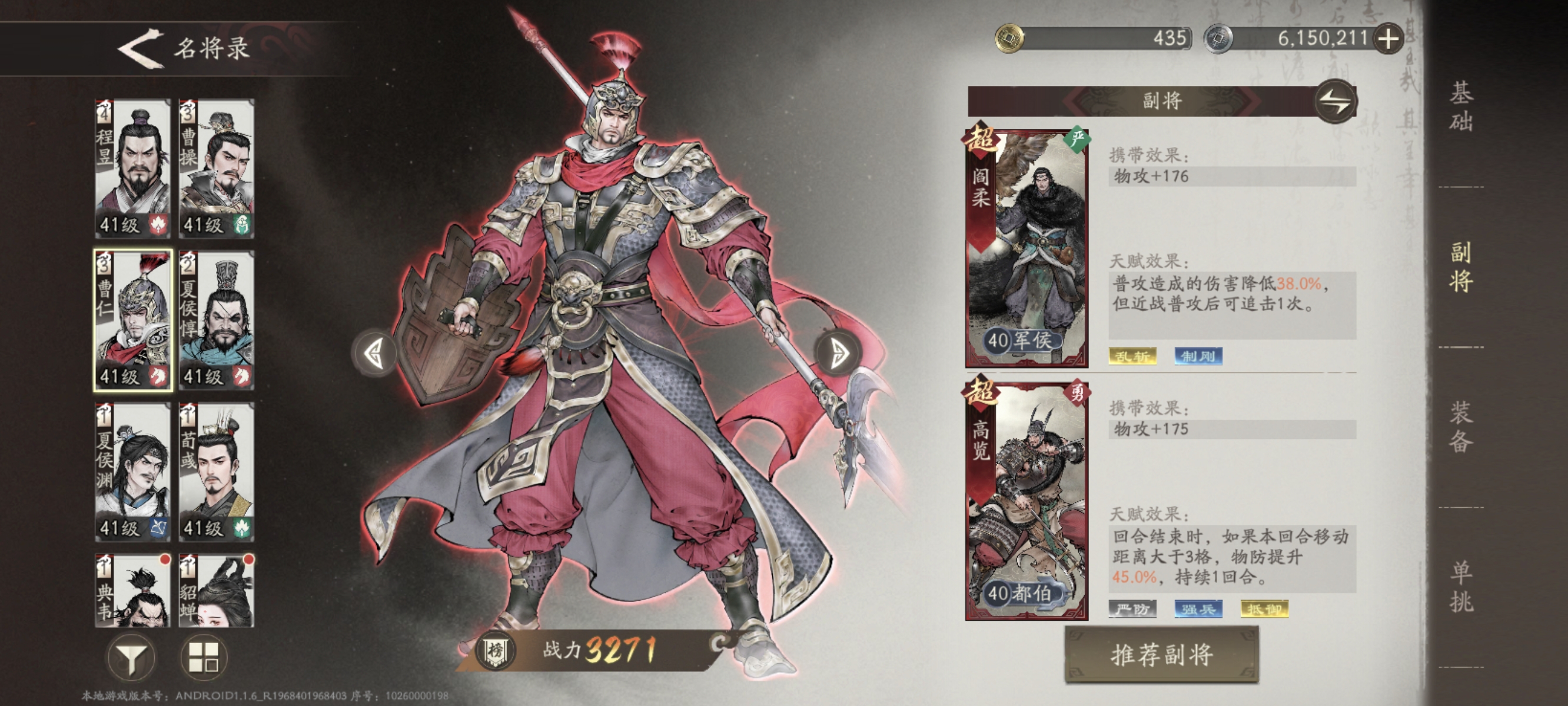Show the next general with right arrow

(x=839, y=353)
